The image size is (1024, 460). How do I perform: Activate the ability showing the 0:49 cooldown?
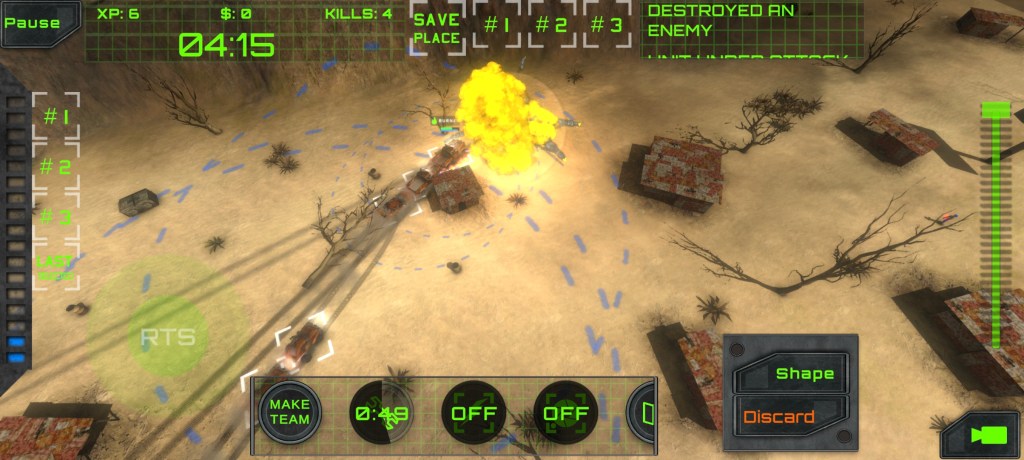click(x=381, y=411)
